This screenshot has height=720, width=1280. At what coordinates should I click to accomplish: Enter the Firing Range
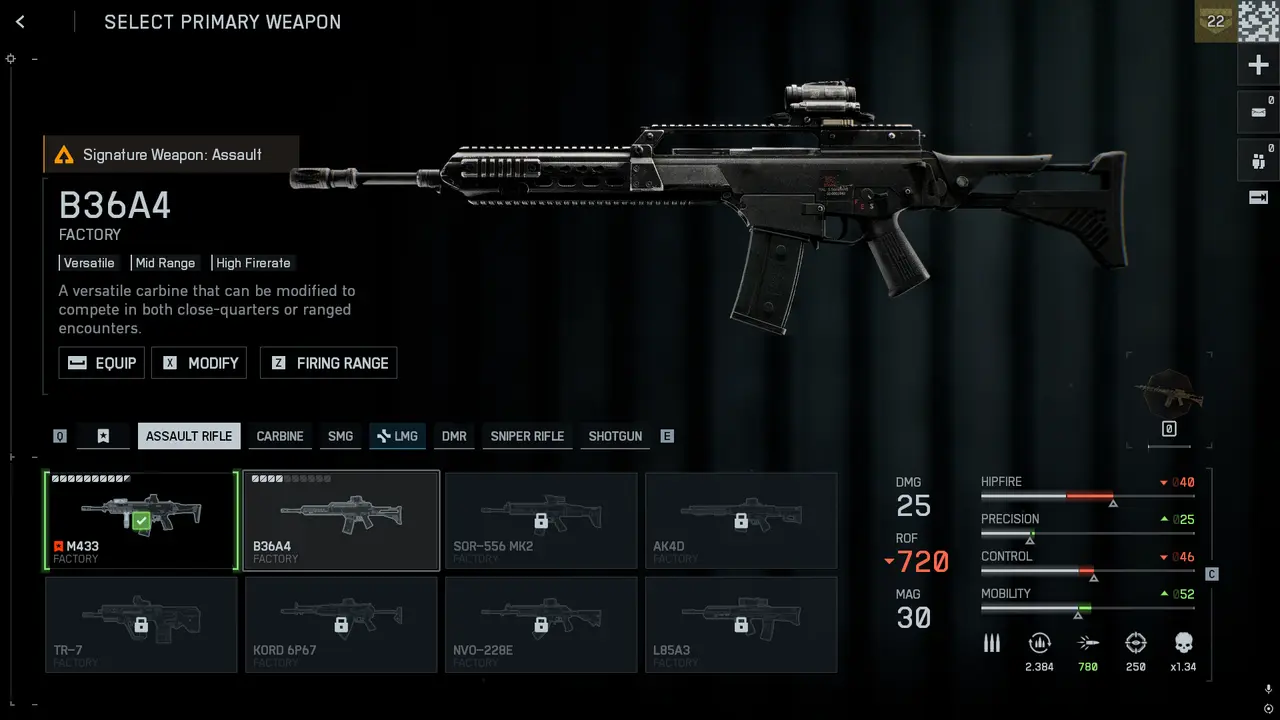pos(329,363)
